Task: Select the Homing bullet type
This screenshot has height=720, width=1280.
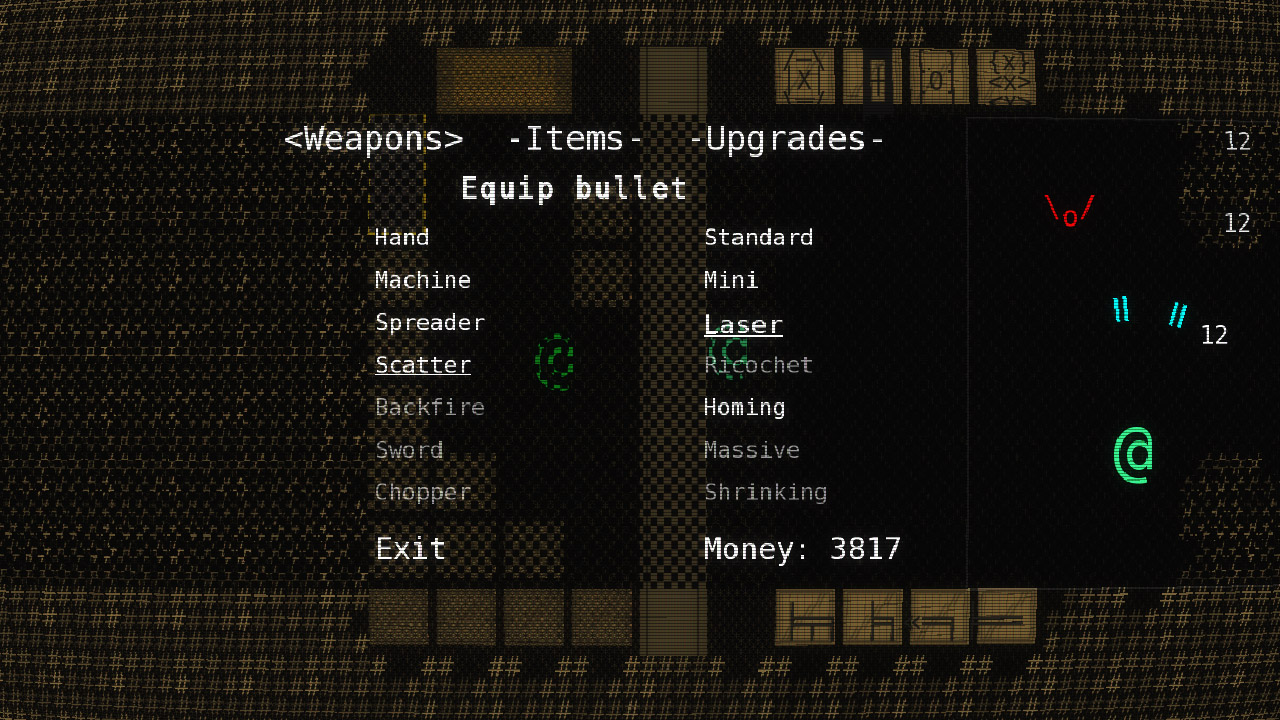Action: pos(744,407)
